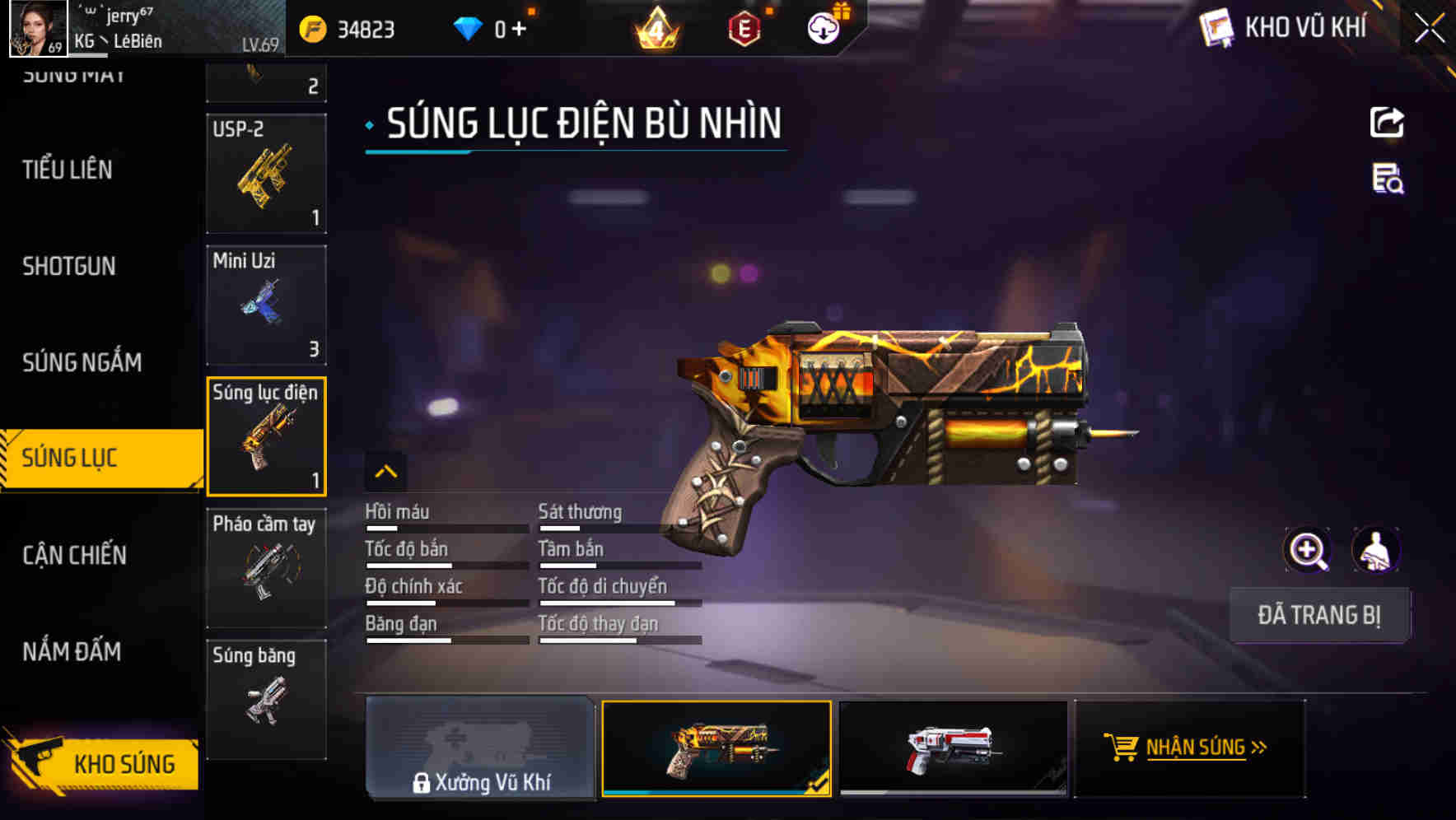Open the share weapon icon

[x=1388, y=122]
